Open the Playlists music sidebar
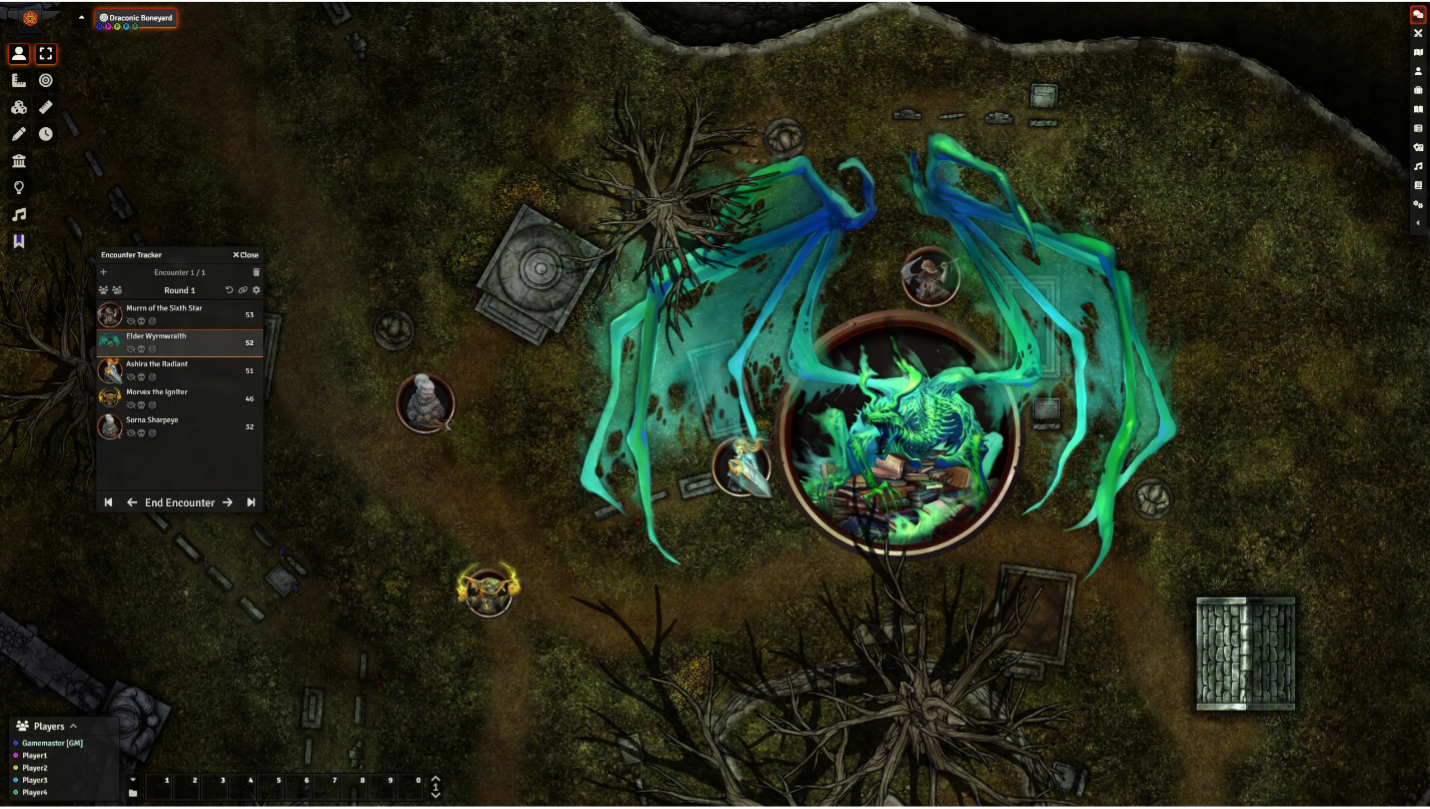Screen dimensions: 1430x809 (1418, 164)
